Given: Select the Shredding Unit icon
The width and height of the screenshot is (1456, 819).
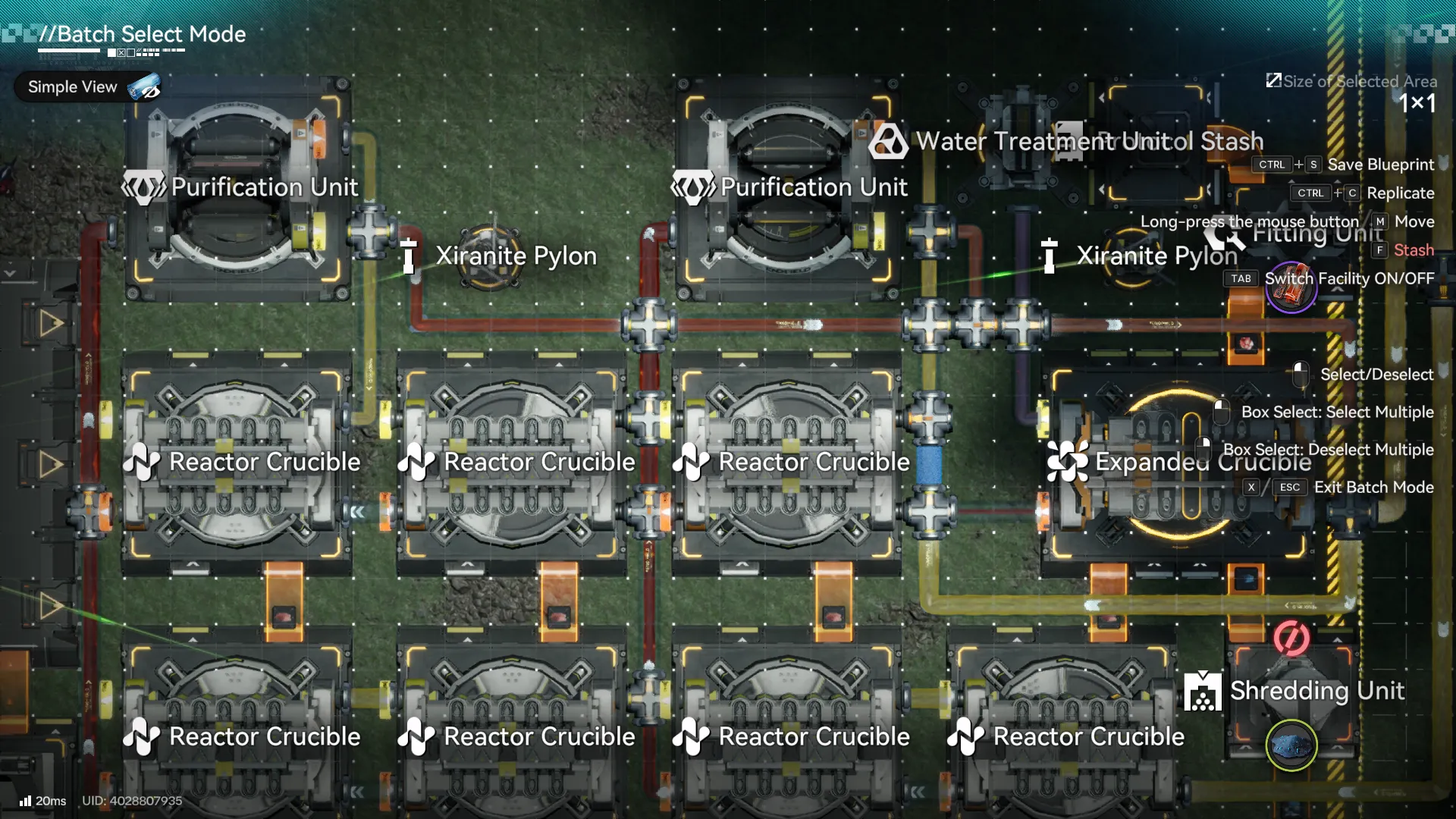Looking at the screenshot, I should tap(1202, 692).
